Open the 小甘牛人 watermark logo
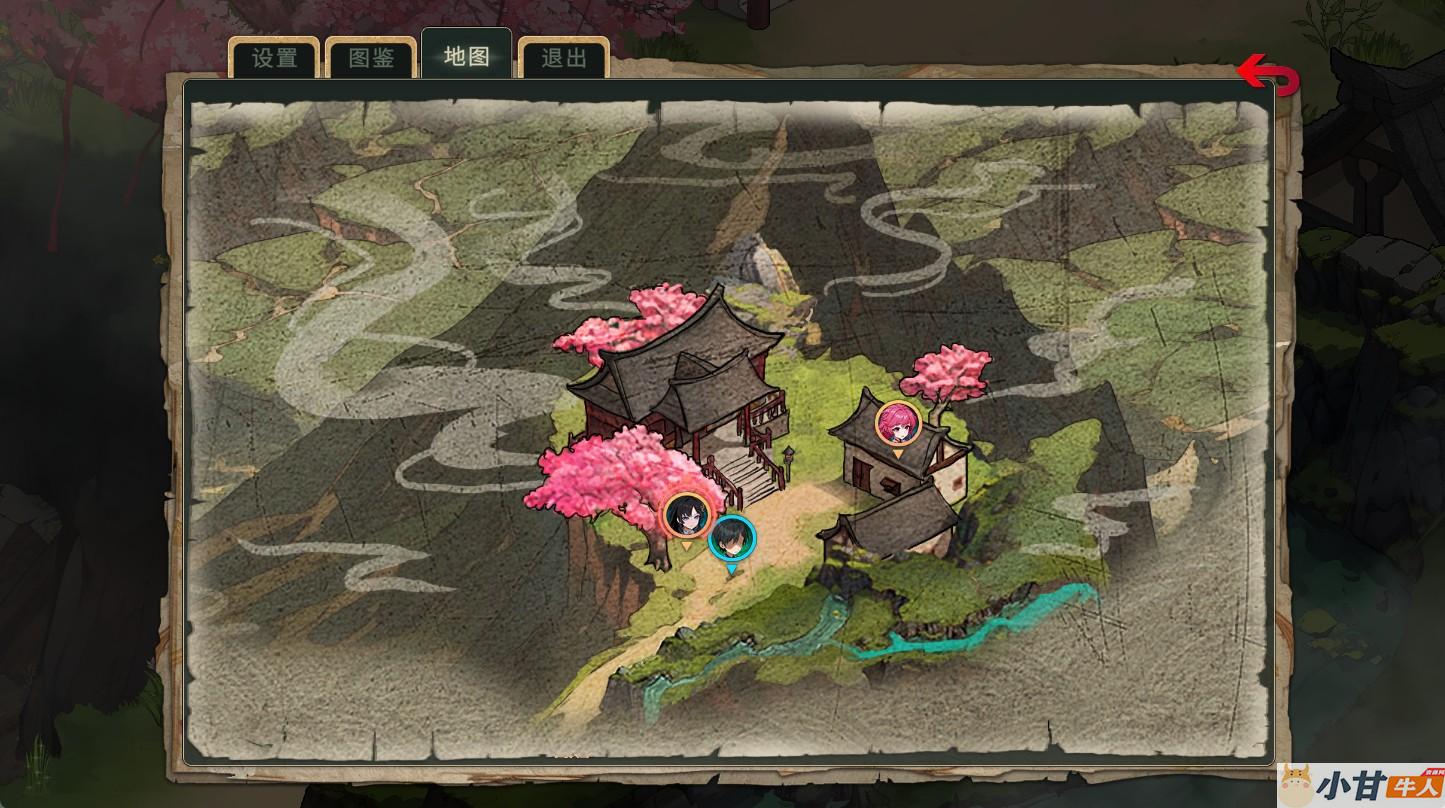 point(1360,786)
